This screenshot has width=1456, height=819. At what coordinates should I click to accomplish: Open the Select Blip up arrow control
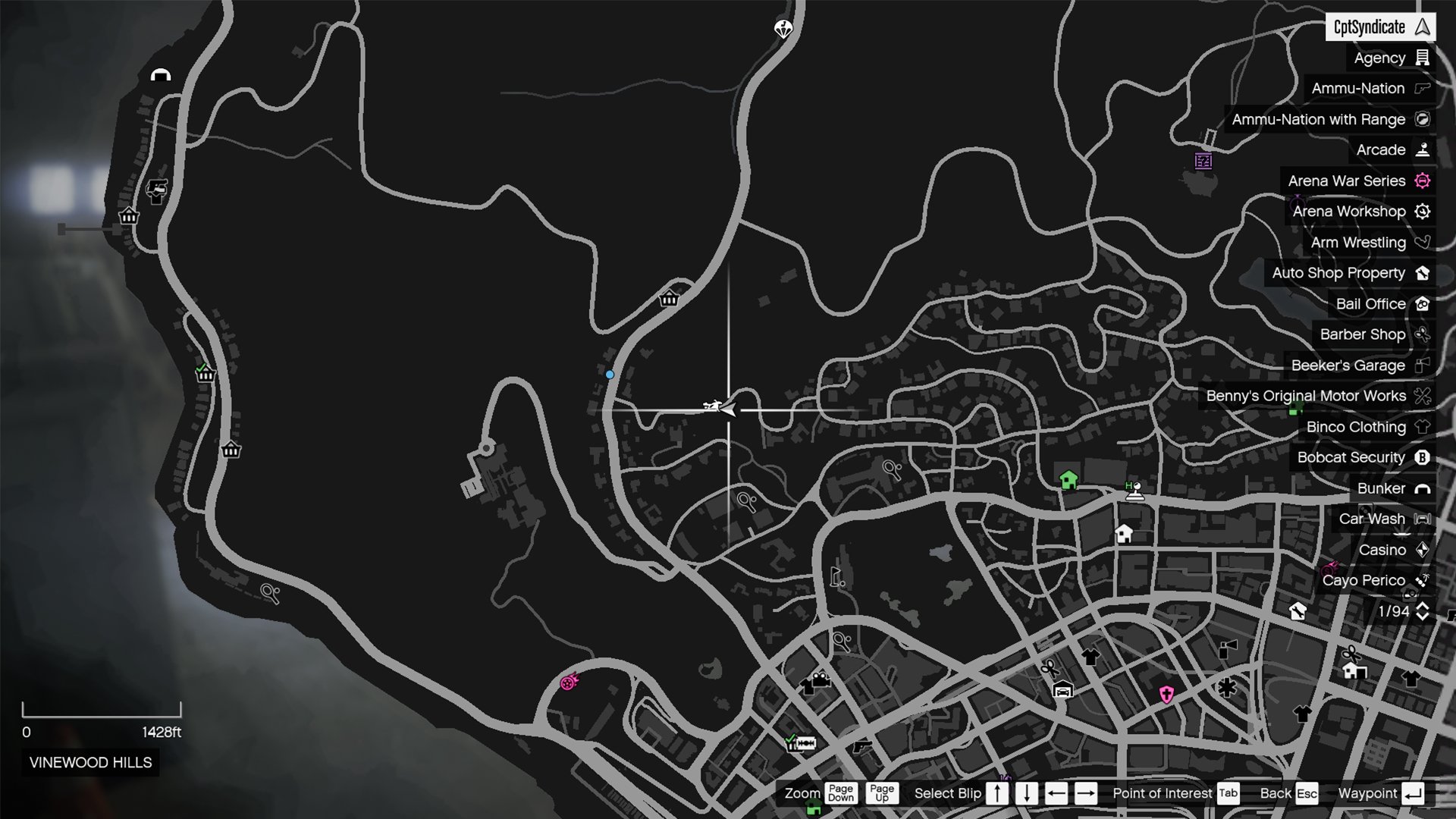click(996, 793)
